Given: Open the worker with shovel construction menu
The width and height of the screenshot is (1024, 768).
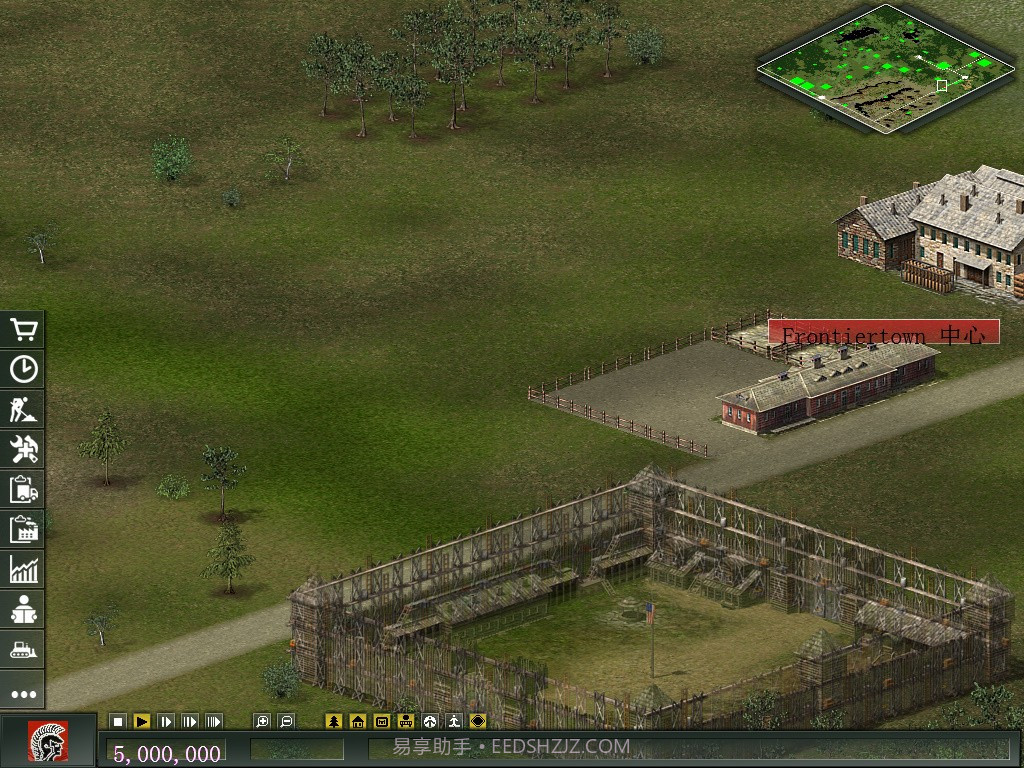Looking at the screenshot, I should pos(23,409).
